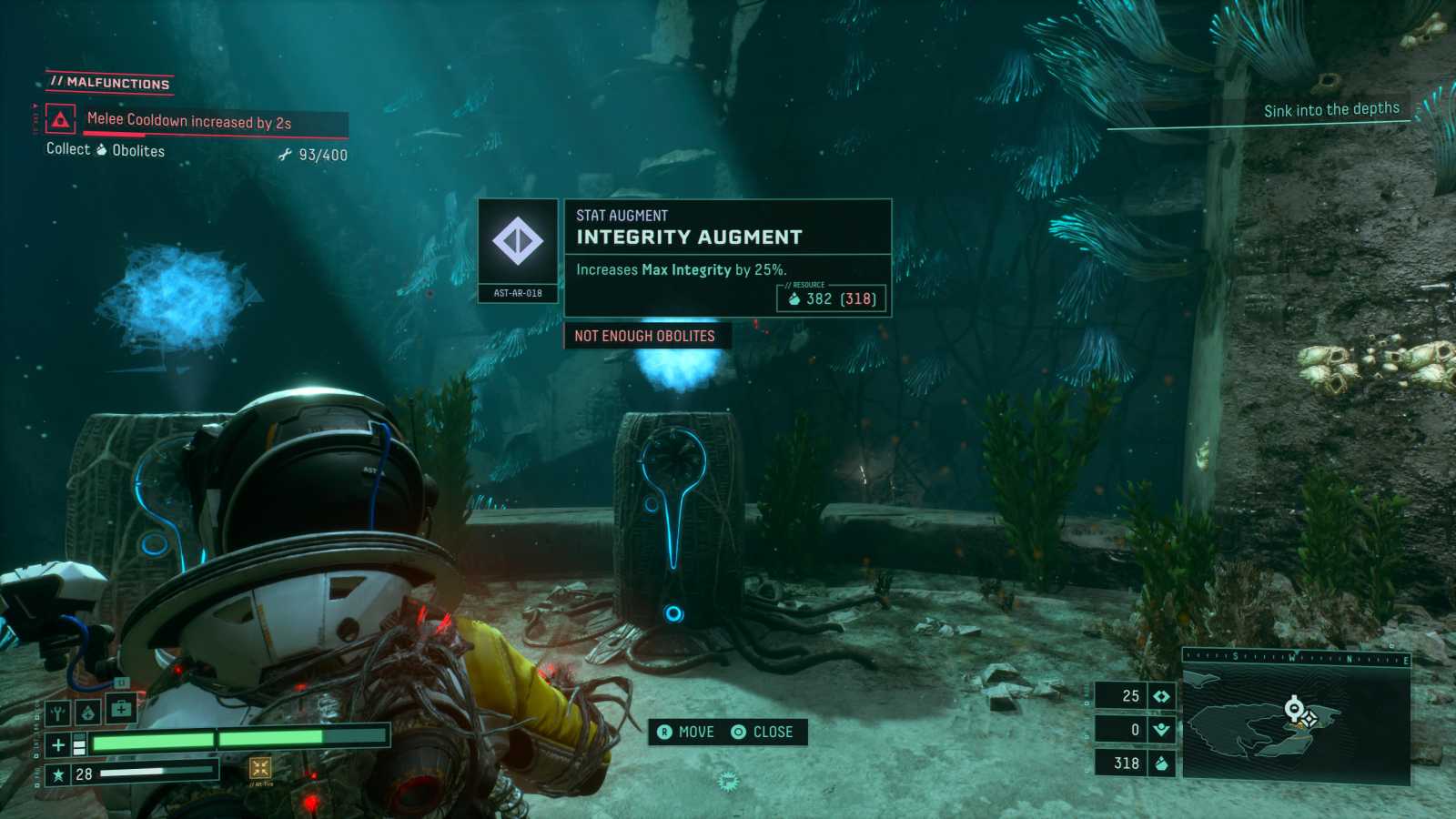Click the diamond key counter icon
The width and height of the screenshot is (1456, 819).
click(x=1161, y=696)
